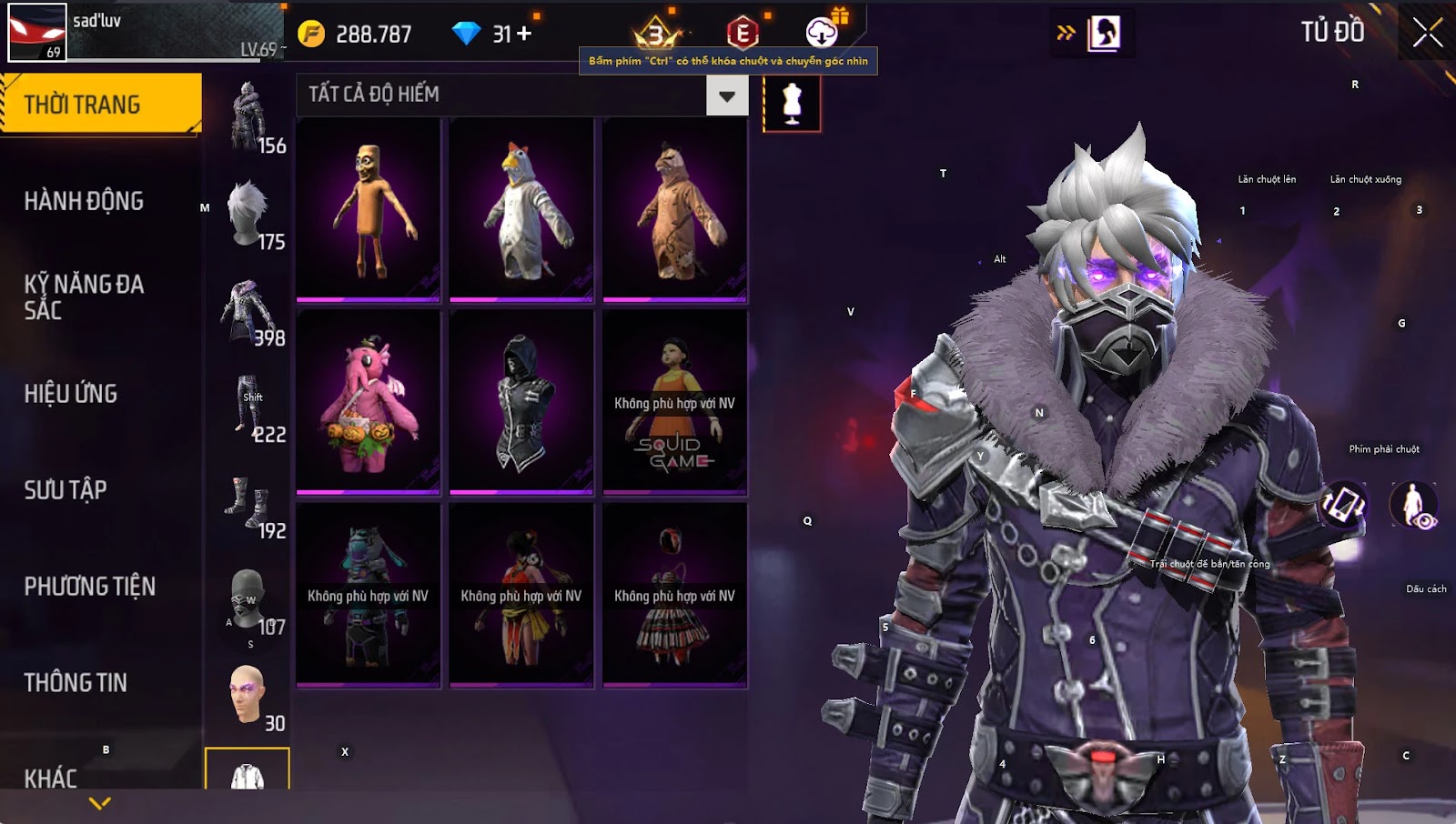The height and width of the screenshot is (824, 1456).
Task: Toggle the character view eye icon
Action: (1413, 505)
